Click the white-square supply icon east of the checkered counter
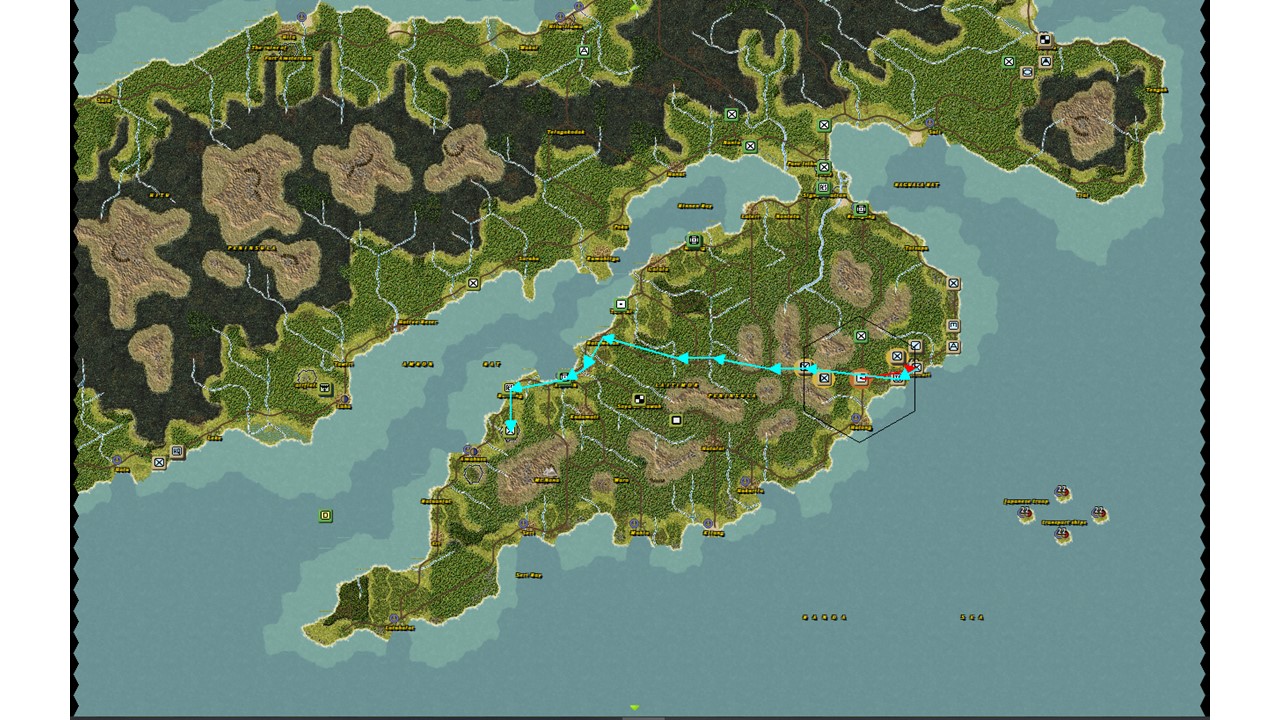The image size is (1280, 720). coord(676,419)
